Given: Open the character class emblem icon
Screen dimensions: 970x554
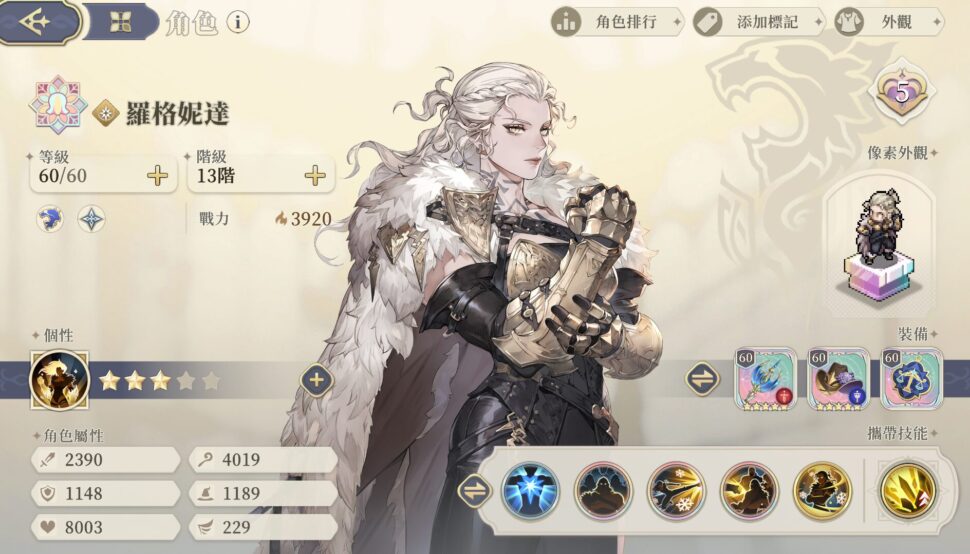Looking at the screenshot, I should (59, 104).
